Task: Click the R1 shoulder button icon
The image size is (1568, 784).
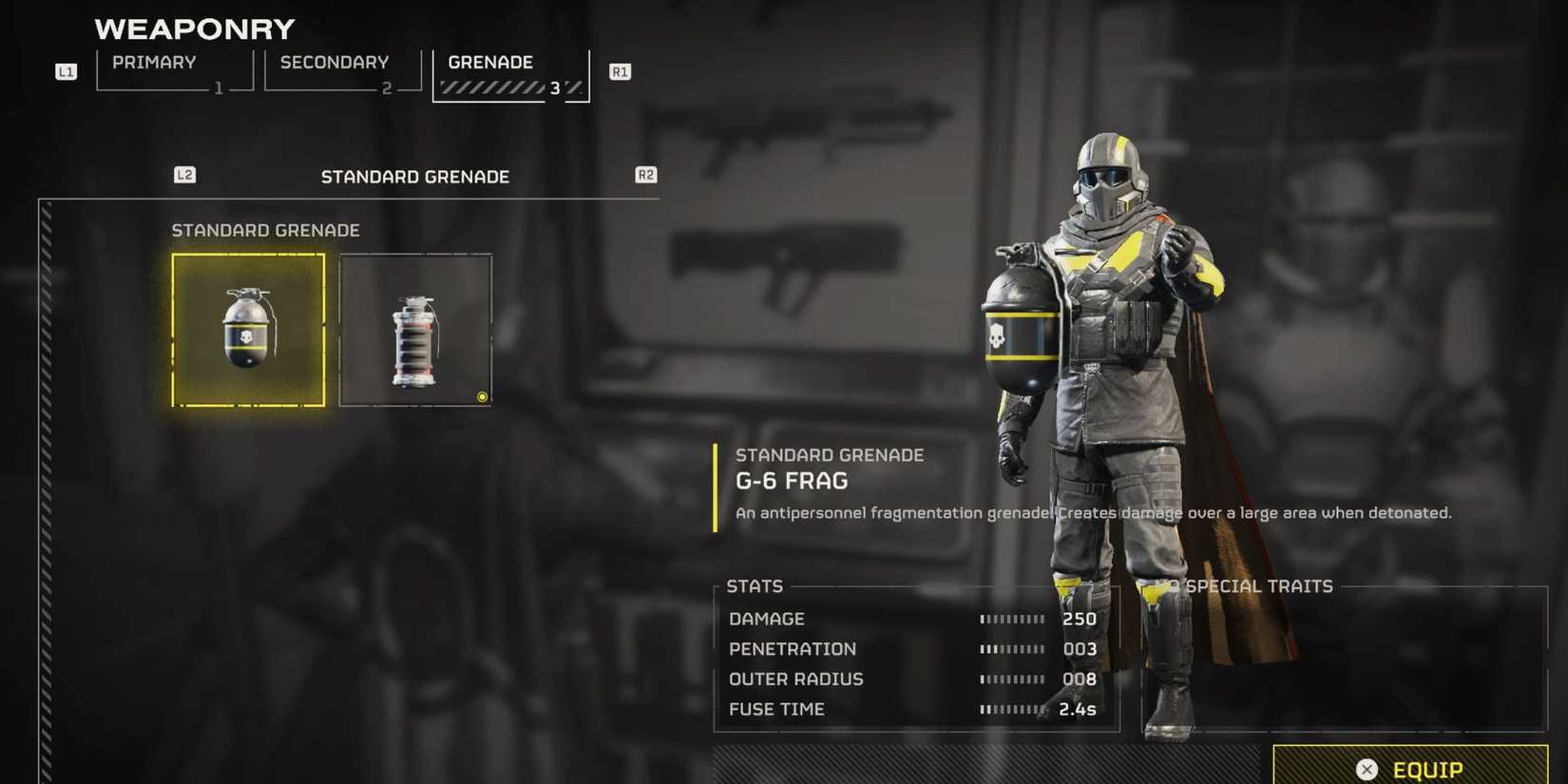Action: (x=620, y=71)
